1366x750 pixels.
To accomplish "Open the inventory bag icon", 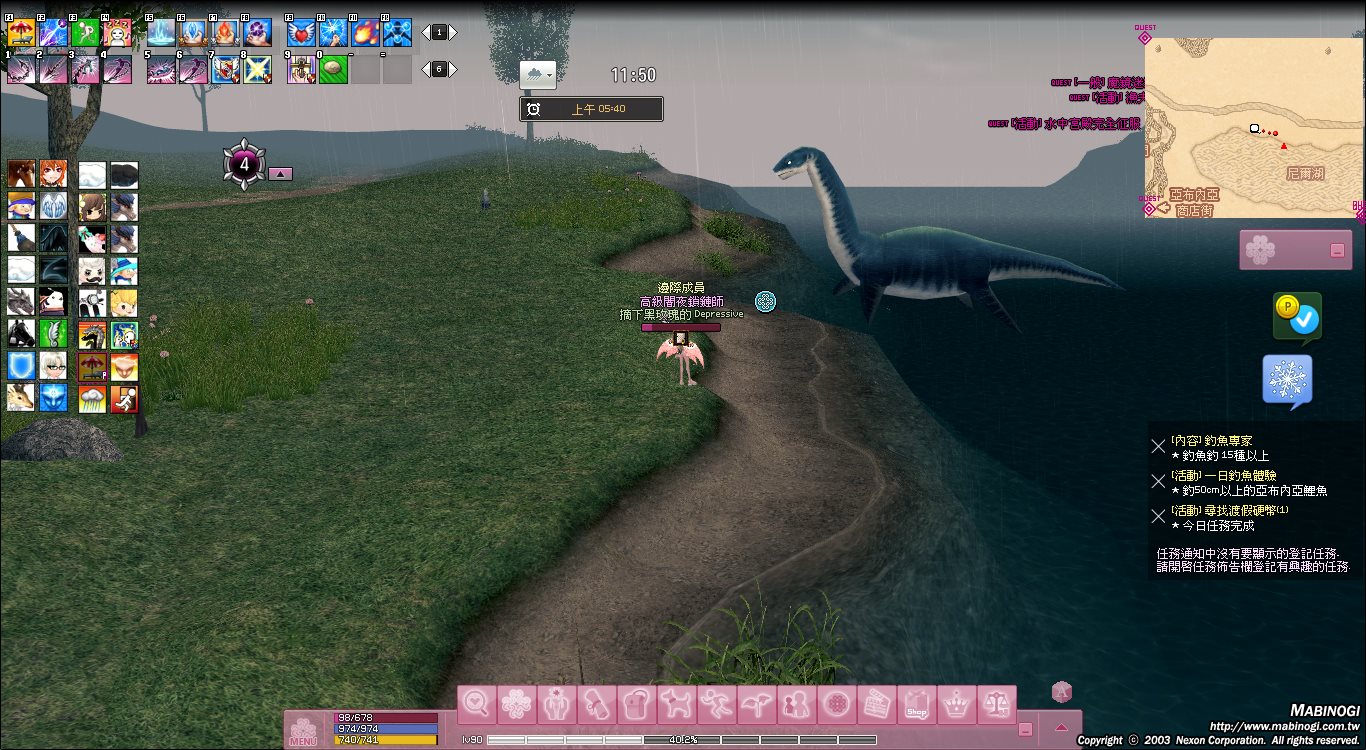I will [x=637, y=705].
